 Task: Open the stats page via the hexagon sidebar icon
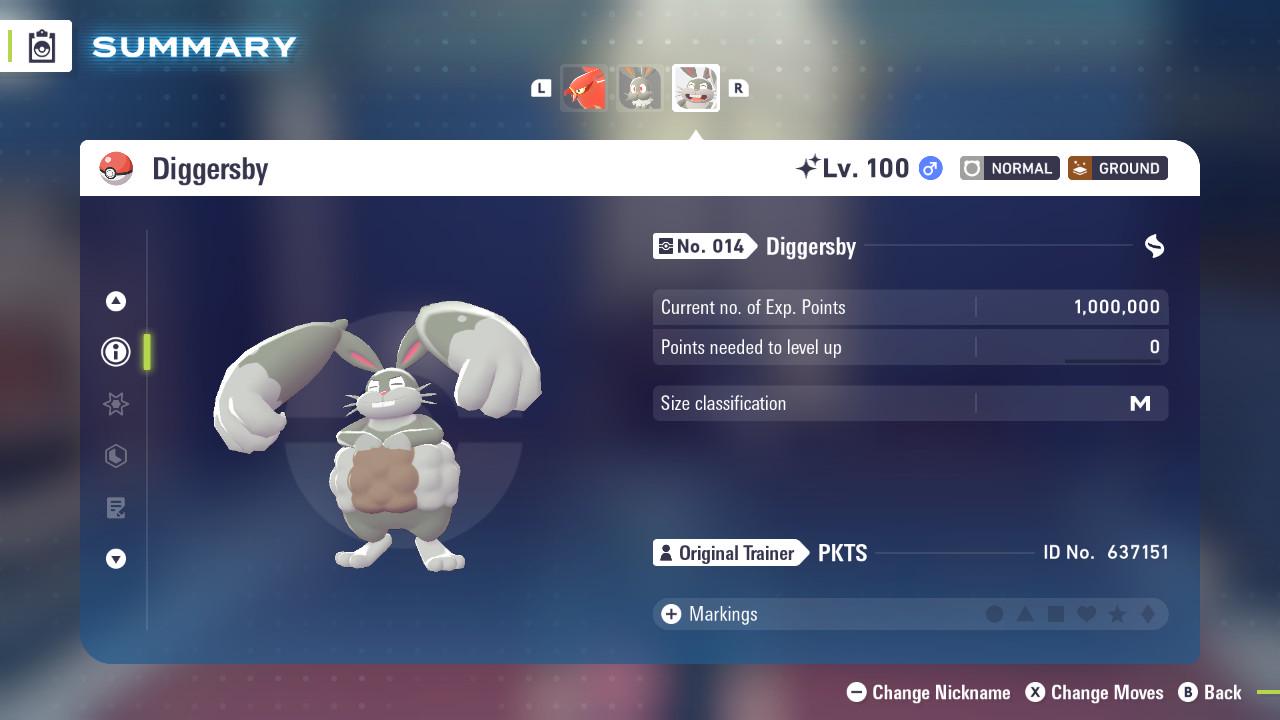coord(115,456)
